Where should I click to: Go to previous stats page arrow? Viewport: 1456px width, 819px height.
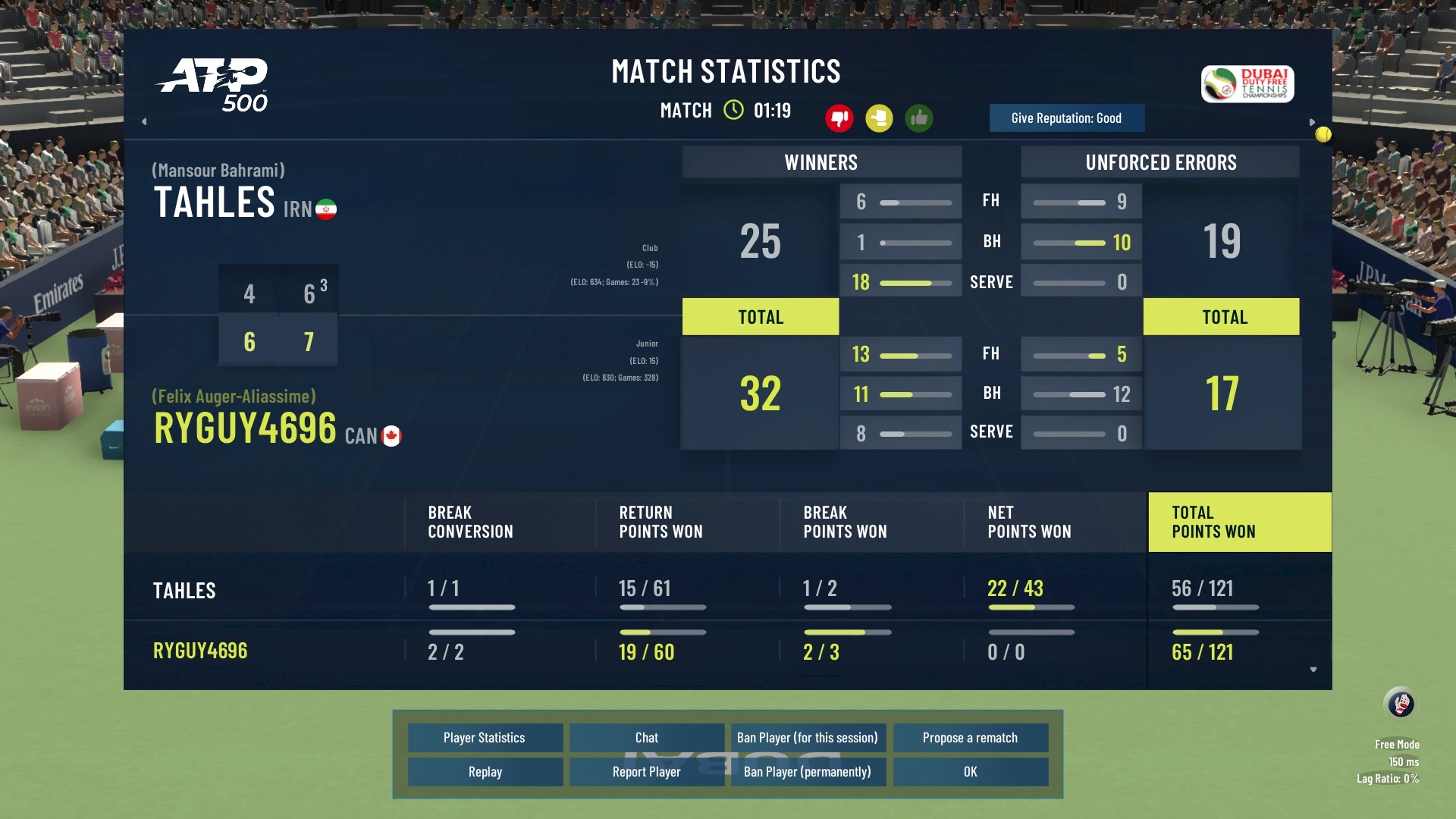tap(144, 121)
